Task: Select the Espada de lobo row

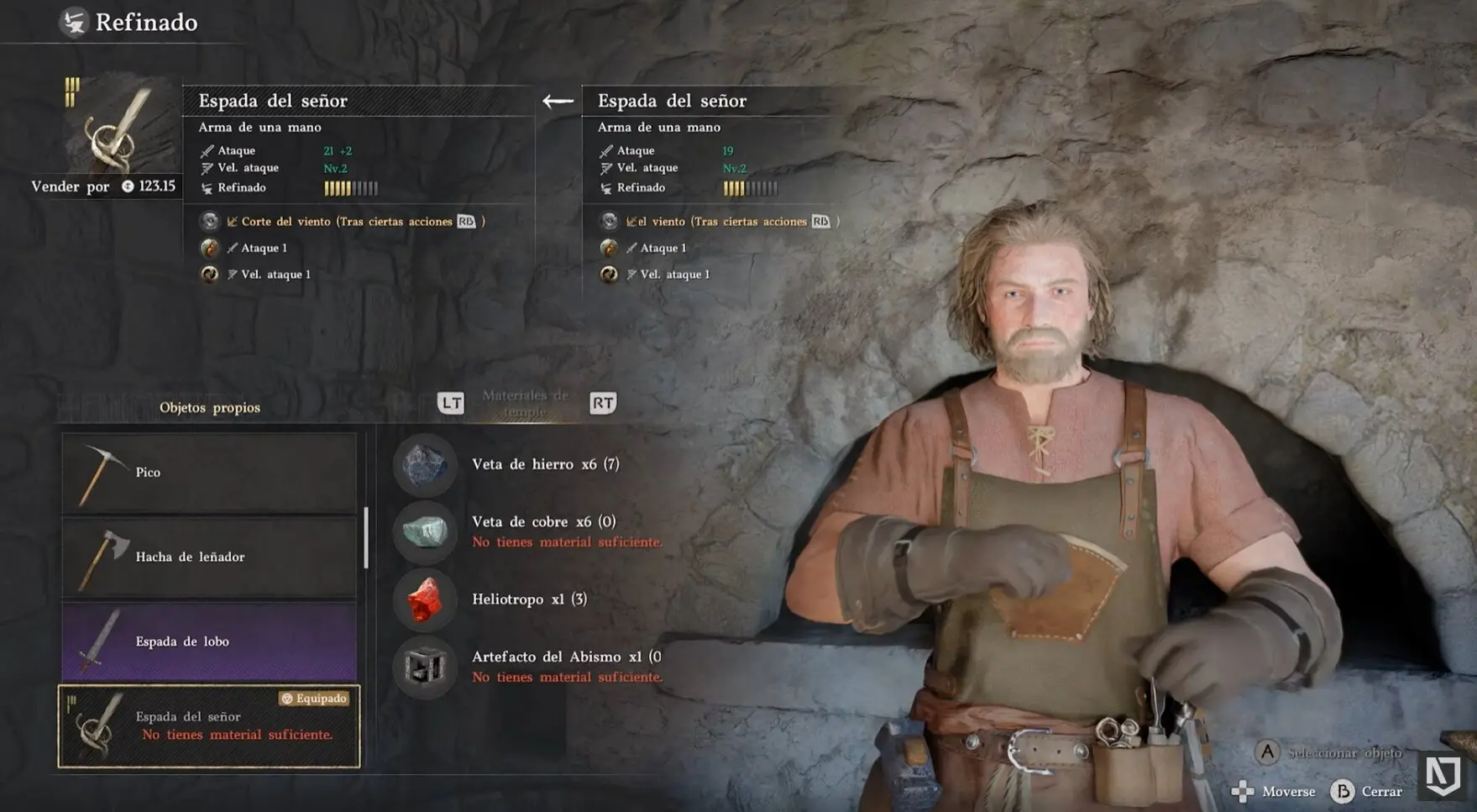Action: [209, 642]
